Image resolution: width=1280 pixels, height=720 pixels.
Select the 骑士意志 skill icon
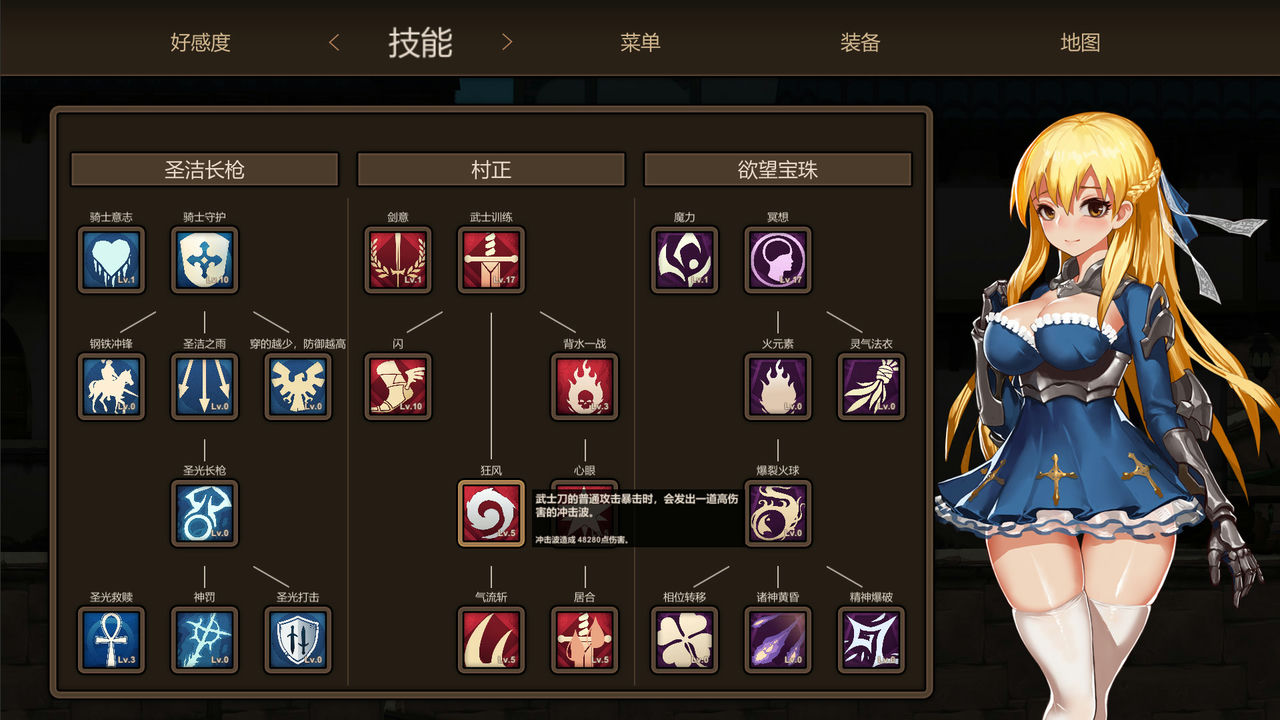(111, 261)
